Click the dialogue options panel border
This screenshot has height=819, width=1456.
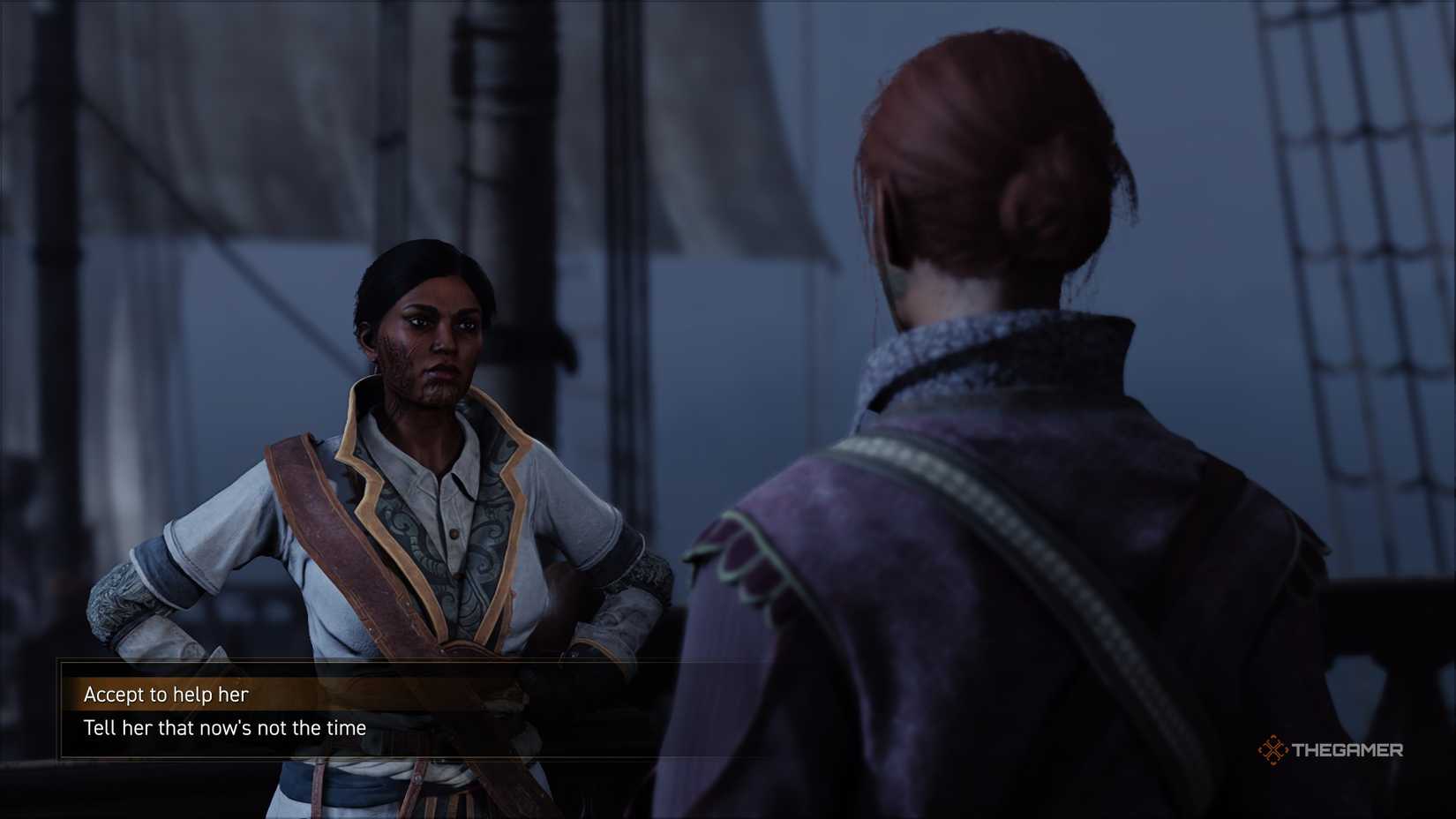tap(57, 710)
